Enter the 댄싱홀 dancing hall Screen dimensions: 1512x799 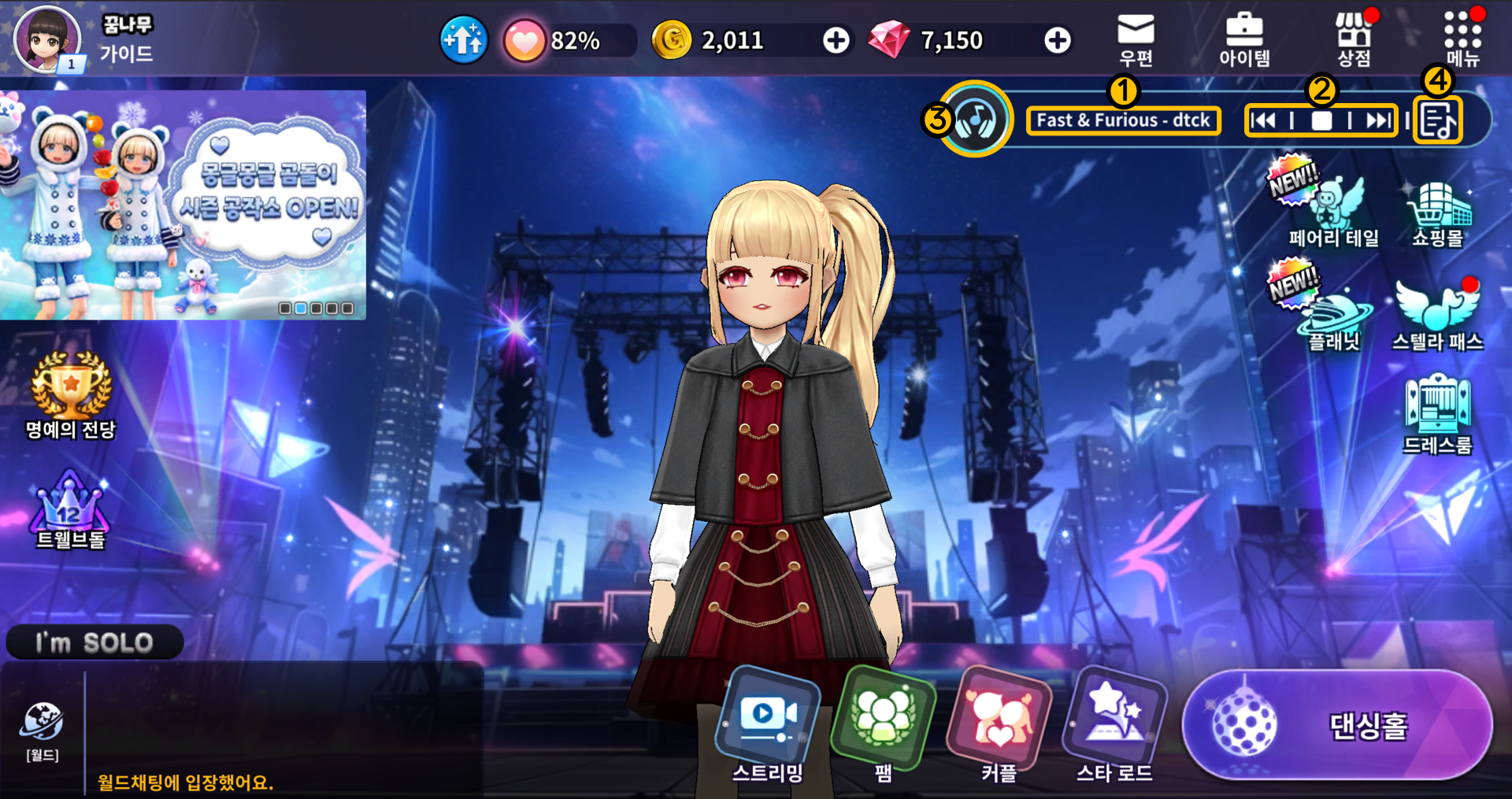click(1337, 725)
